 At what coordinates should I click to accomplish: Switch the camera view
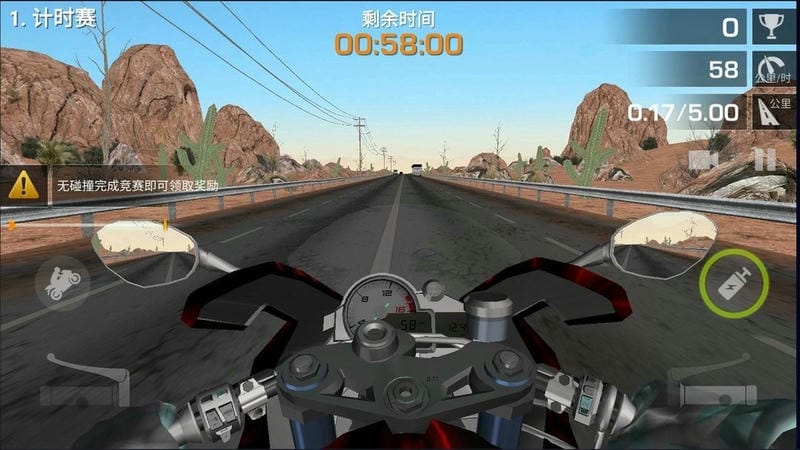point(704,160)
